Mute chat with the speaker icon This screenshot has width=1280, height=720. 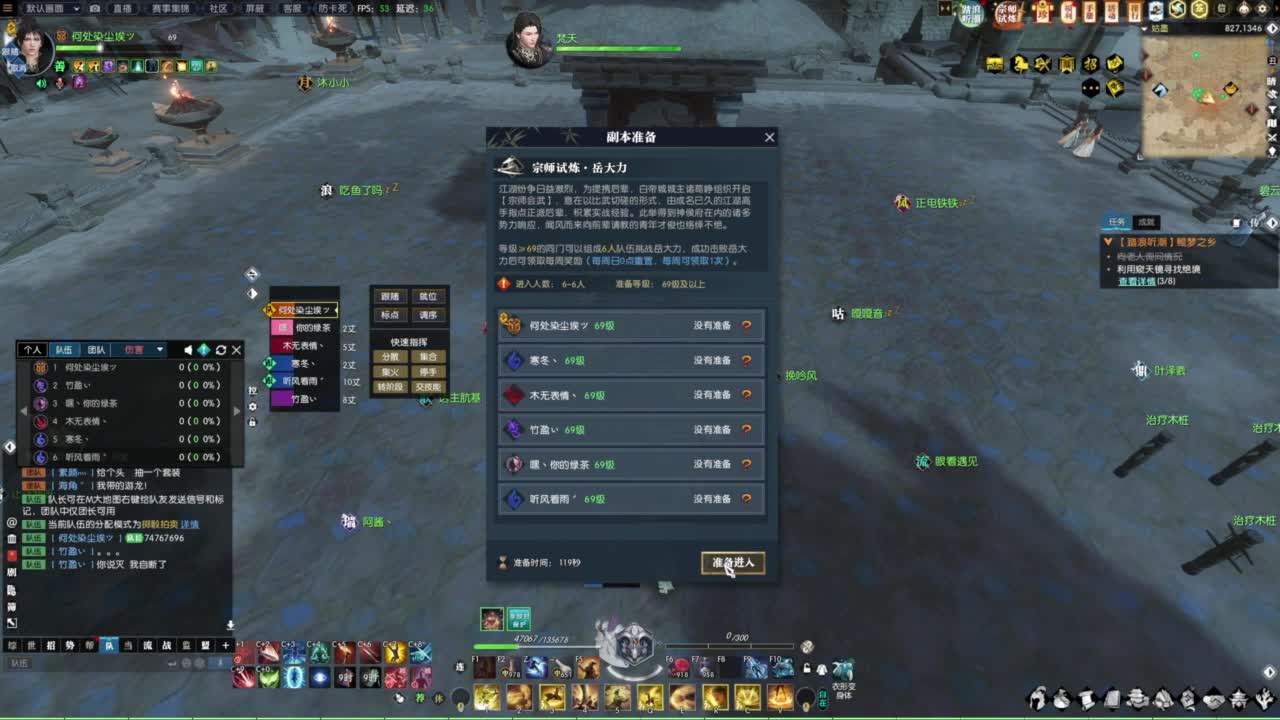tap(188, 350)
